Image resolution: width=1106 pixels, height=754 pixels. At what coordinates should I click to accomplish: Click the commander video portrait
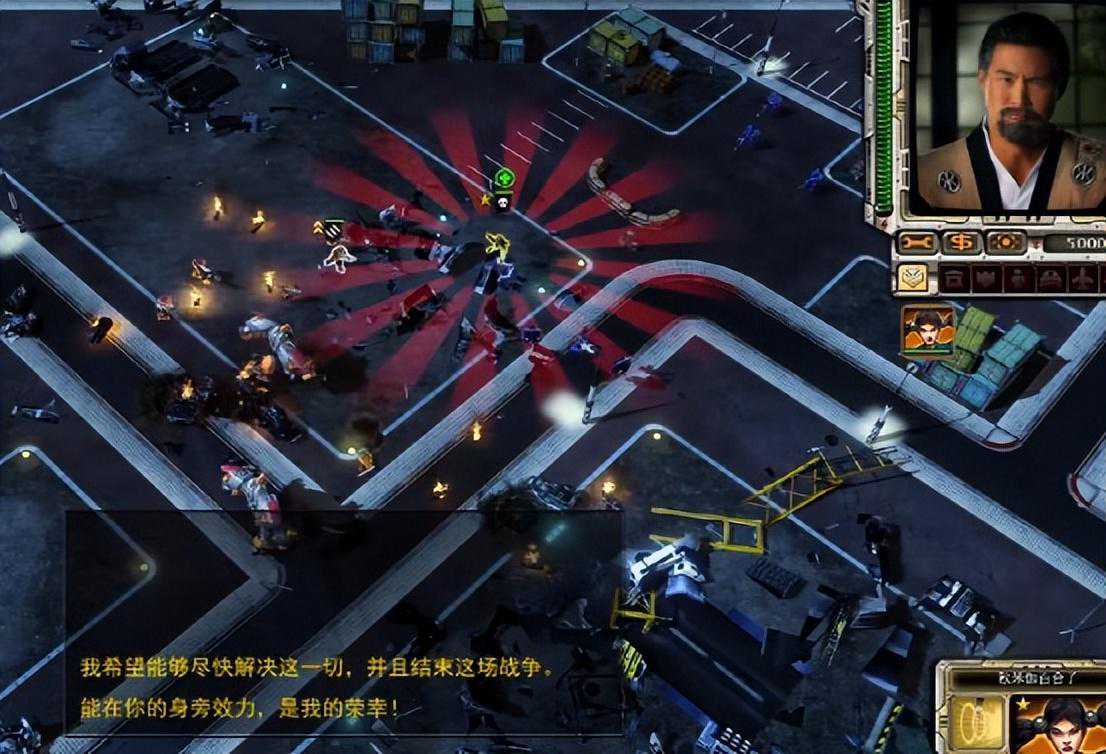(x=1010, y=110)
